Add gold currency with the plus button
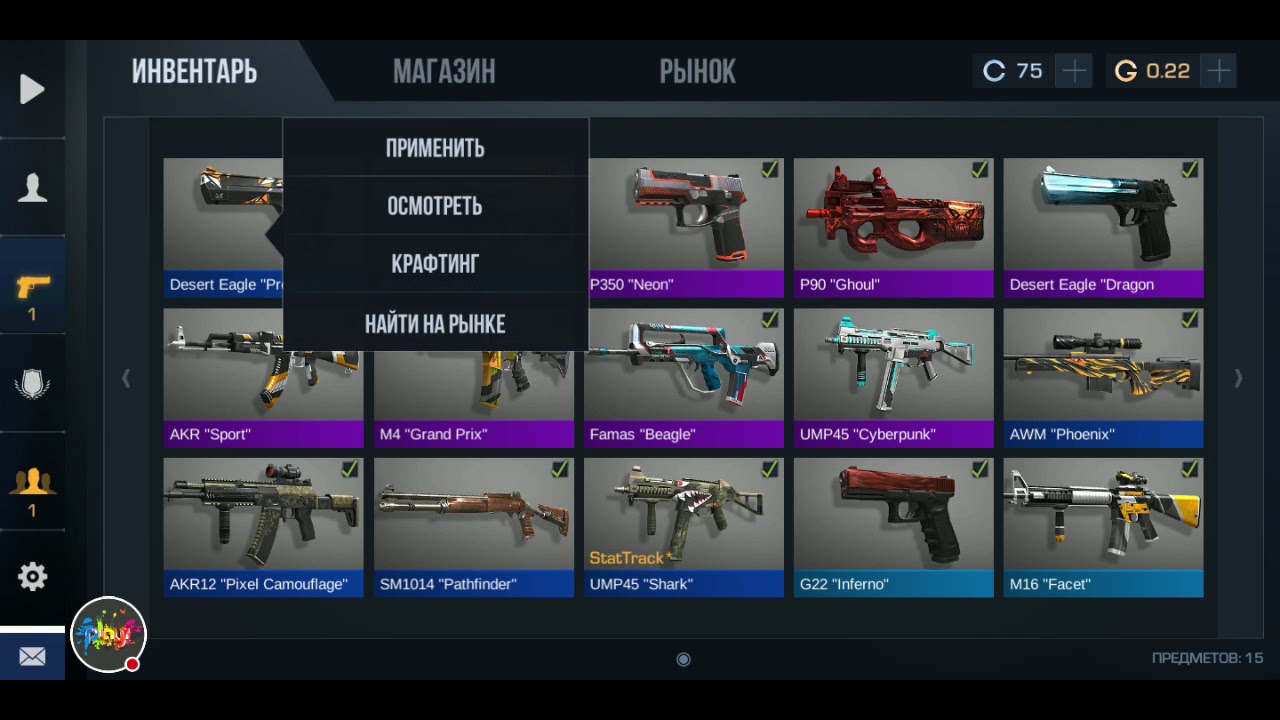Screen dimensions: 1280x720 click(x=1219, y=71)
